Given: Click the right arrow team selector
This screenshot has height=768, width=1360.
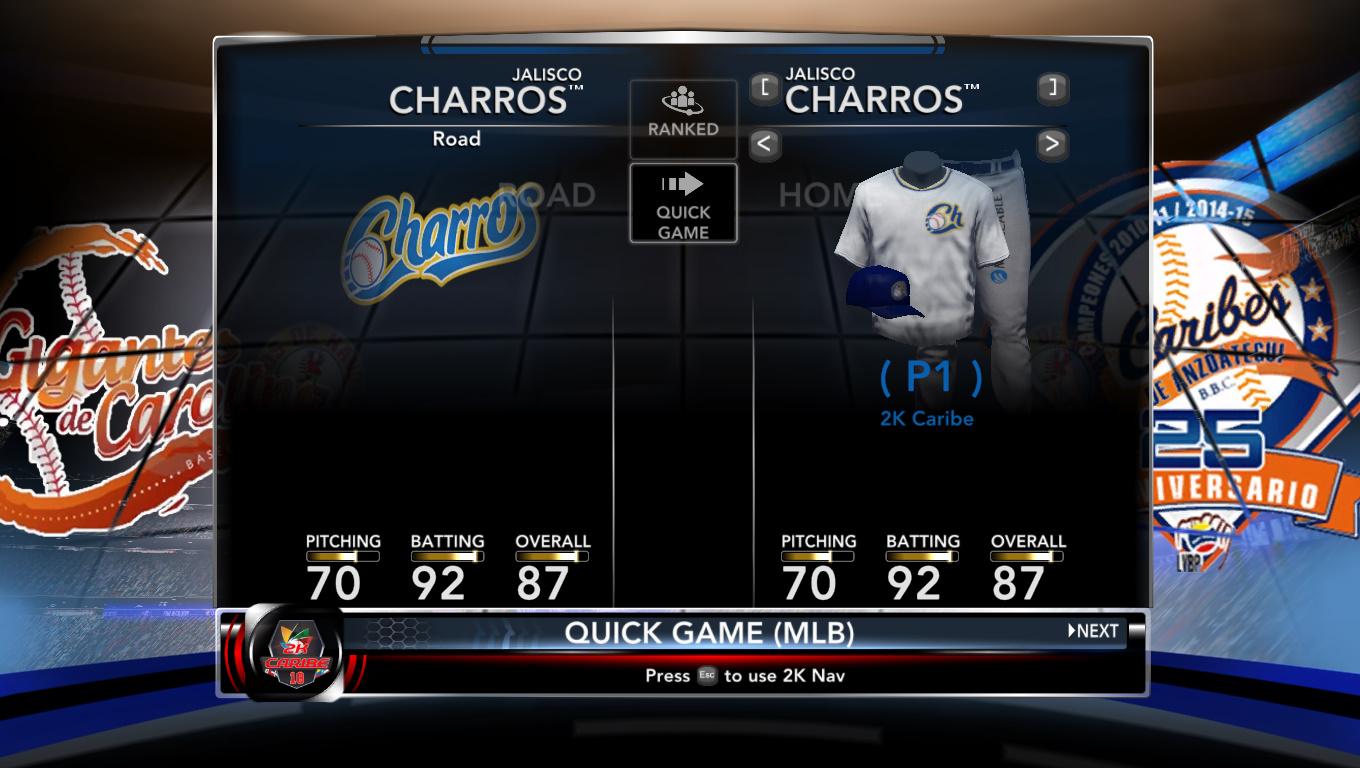Looking at the screenshot, I should (1051, 144).
